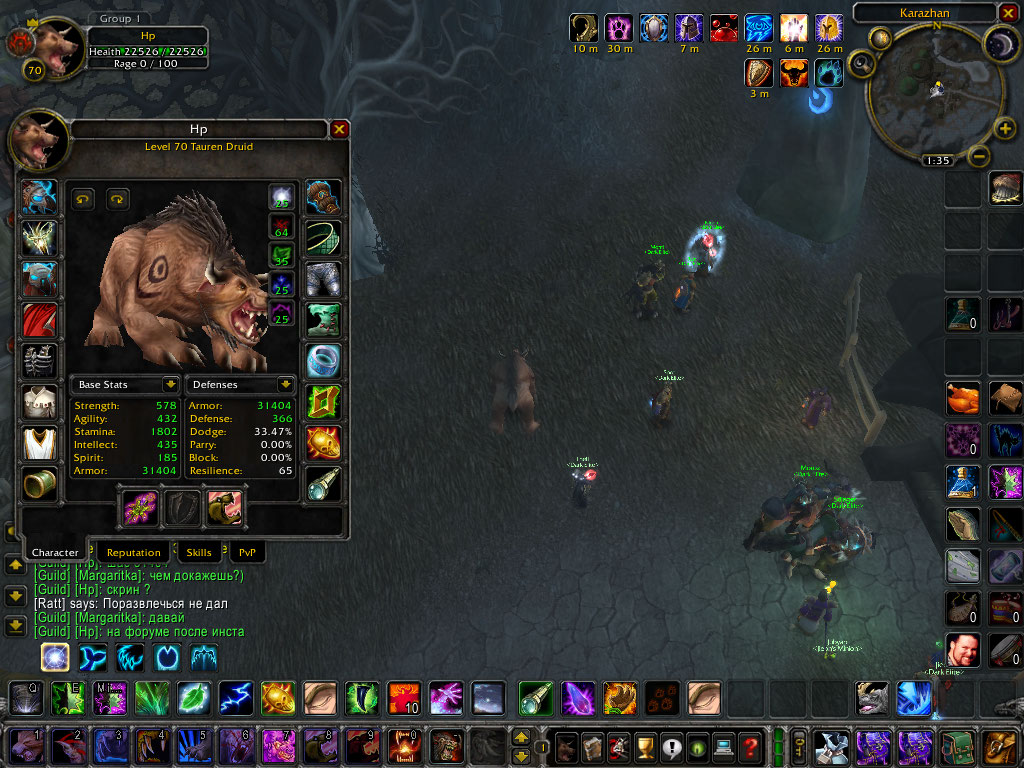Click the green boots equipment slot

tap(323, 320)
